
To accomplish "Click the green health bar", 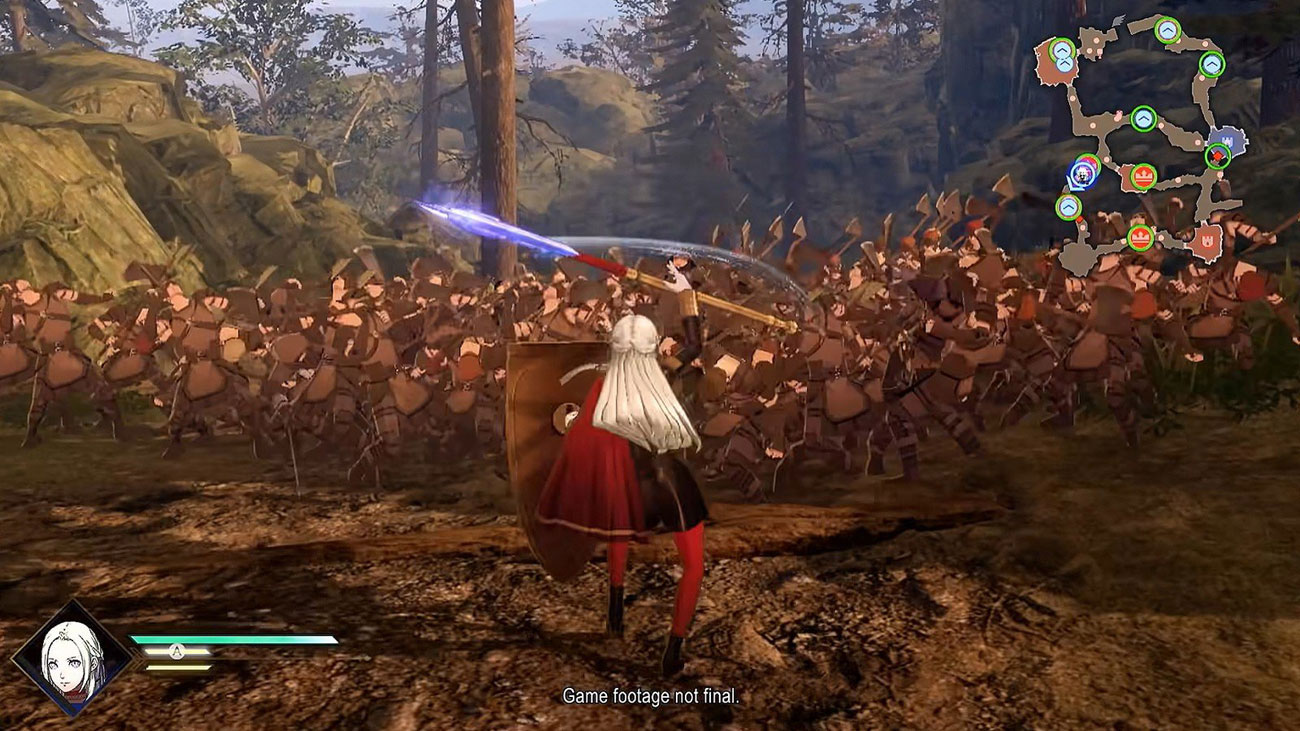I will (x=234, y=639).
